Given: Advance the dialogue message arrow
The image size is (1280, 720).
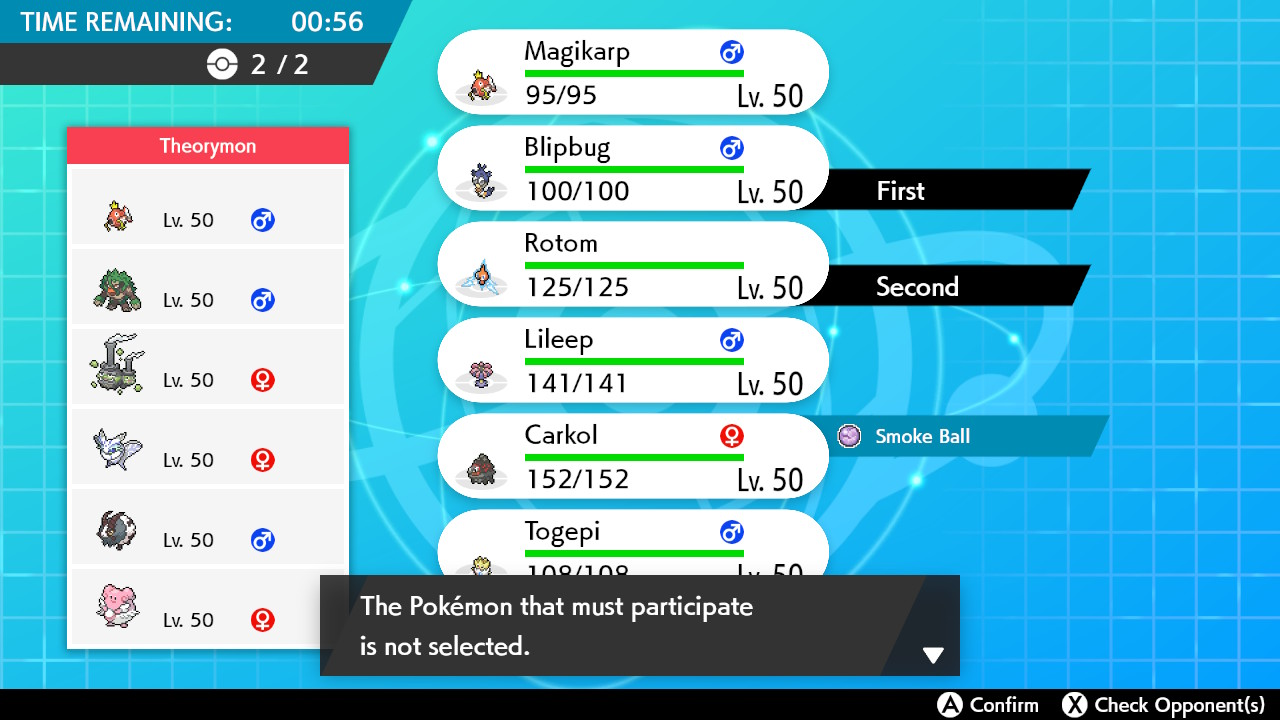Looking at the screenshot, I should (x=932, y=655).
